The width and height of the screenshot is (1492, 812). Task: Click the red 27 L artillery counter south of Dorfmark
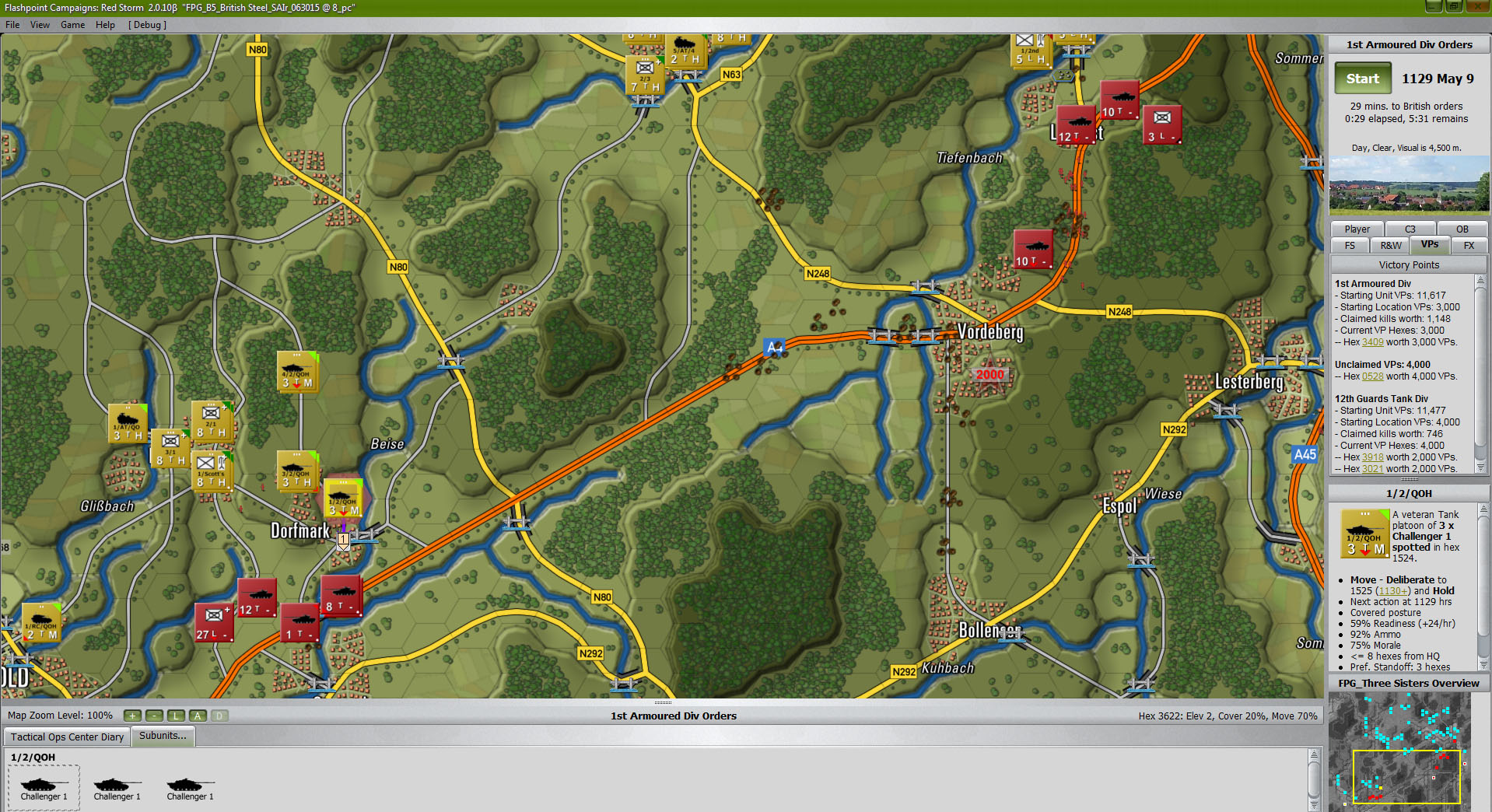tap(214, 622)
